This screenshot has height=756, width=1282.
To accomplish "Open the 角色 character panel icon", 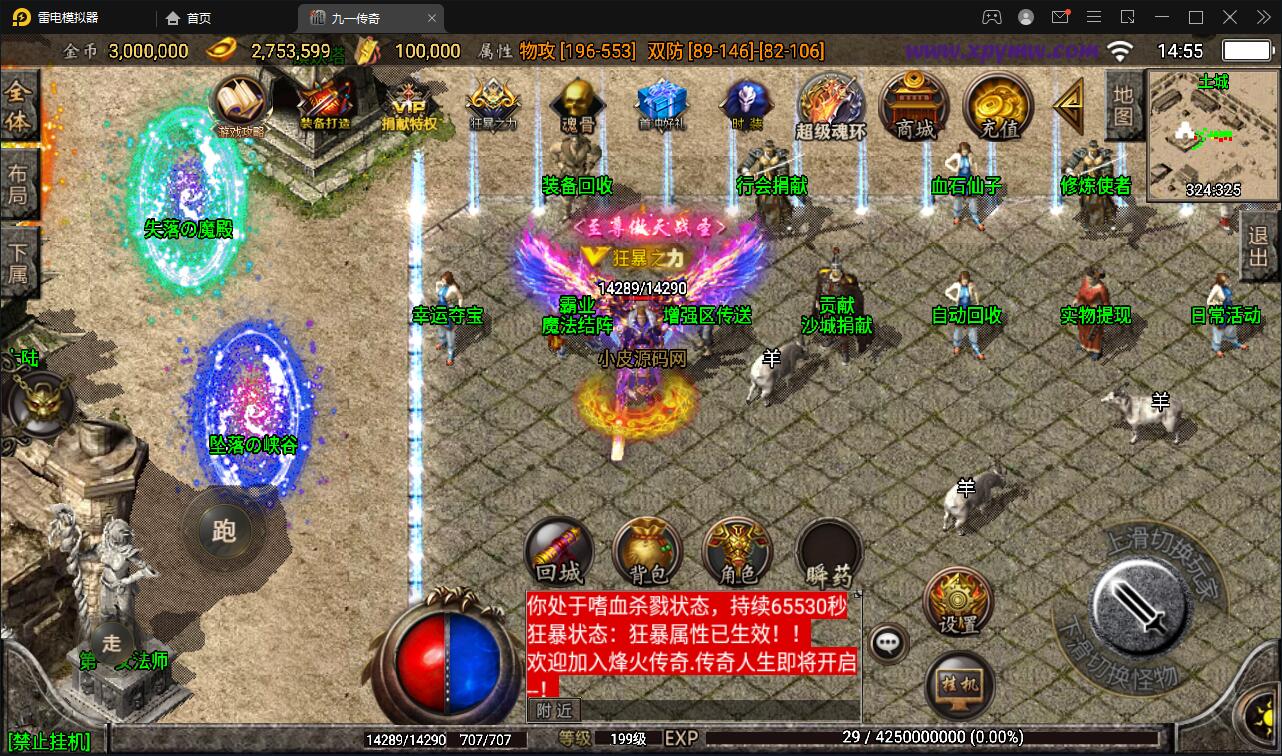I will point(736,552).
